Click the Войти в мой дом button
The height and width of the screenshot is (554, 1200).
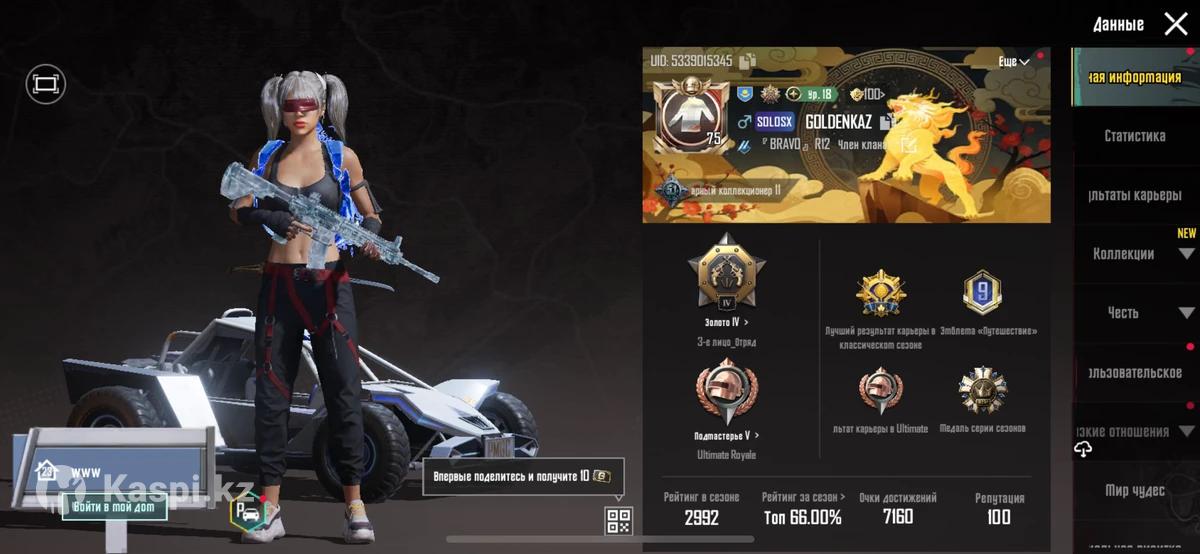pyautogui.click(x=113, y=508)
